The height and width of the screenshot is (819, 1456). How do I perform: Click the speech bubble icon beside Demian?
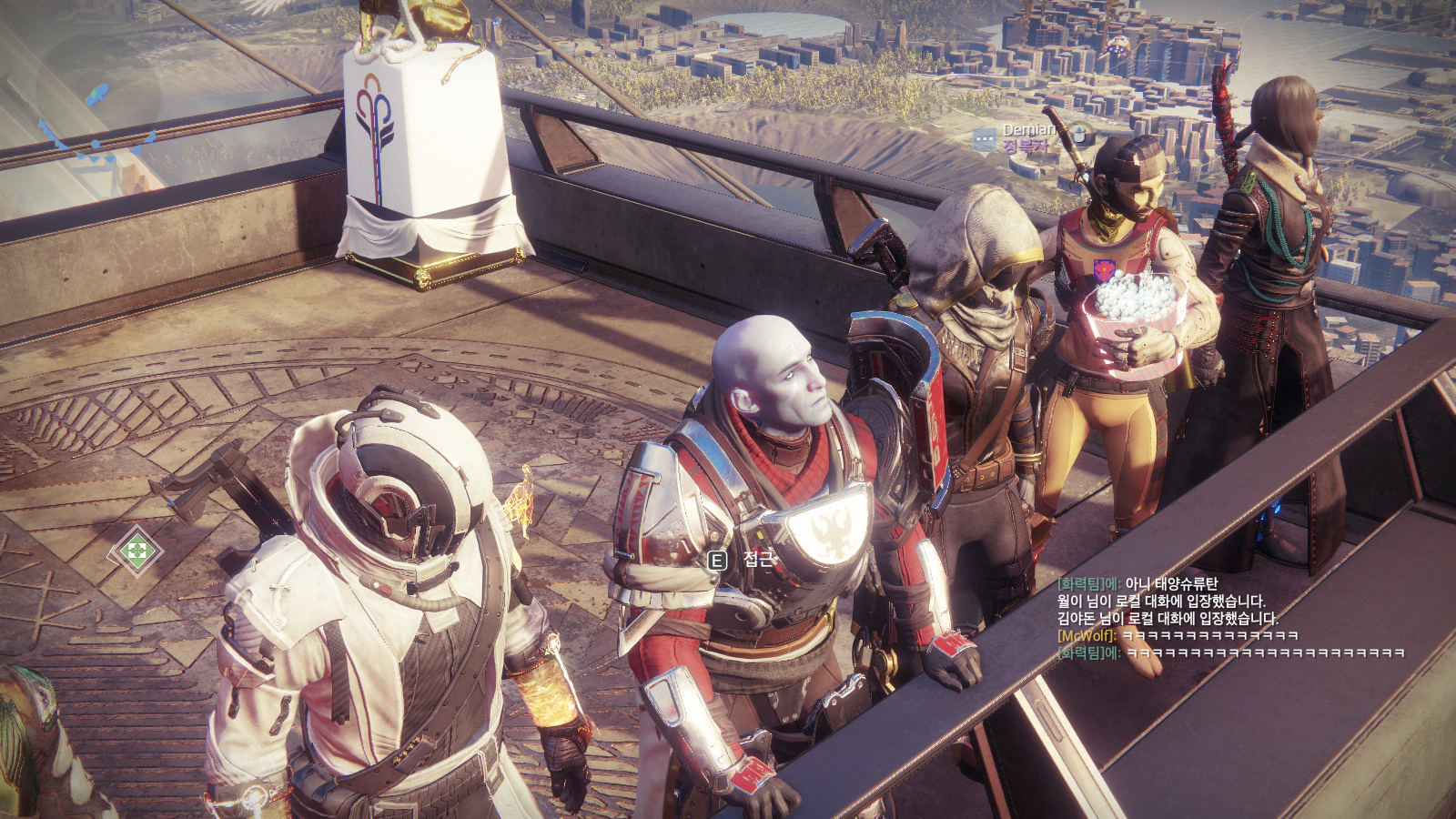(984, 139)
